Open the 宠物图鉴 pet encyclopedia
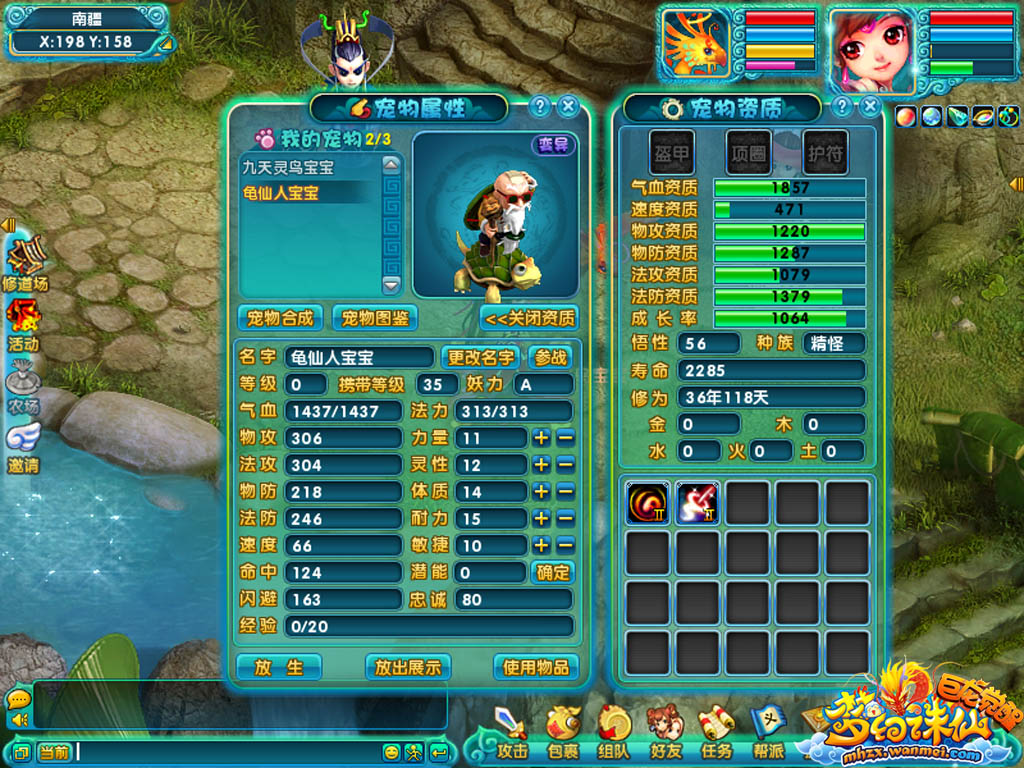The height and width of the screenshot is (768, 1024). [x=374, y=318]
